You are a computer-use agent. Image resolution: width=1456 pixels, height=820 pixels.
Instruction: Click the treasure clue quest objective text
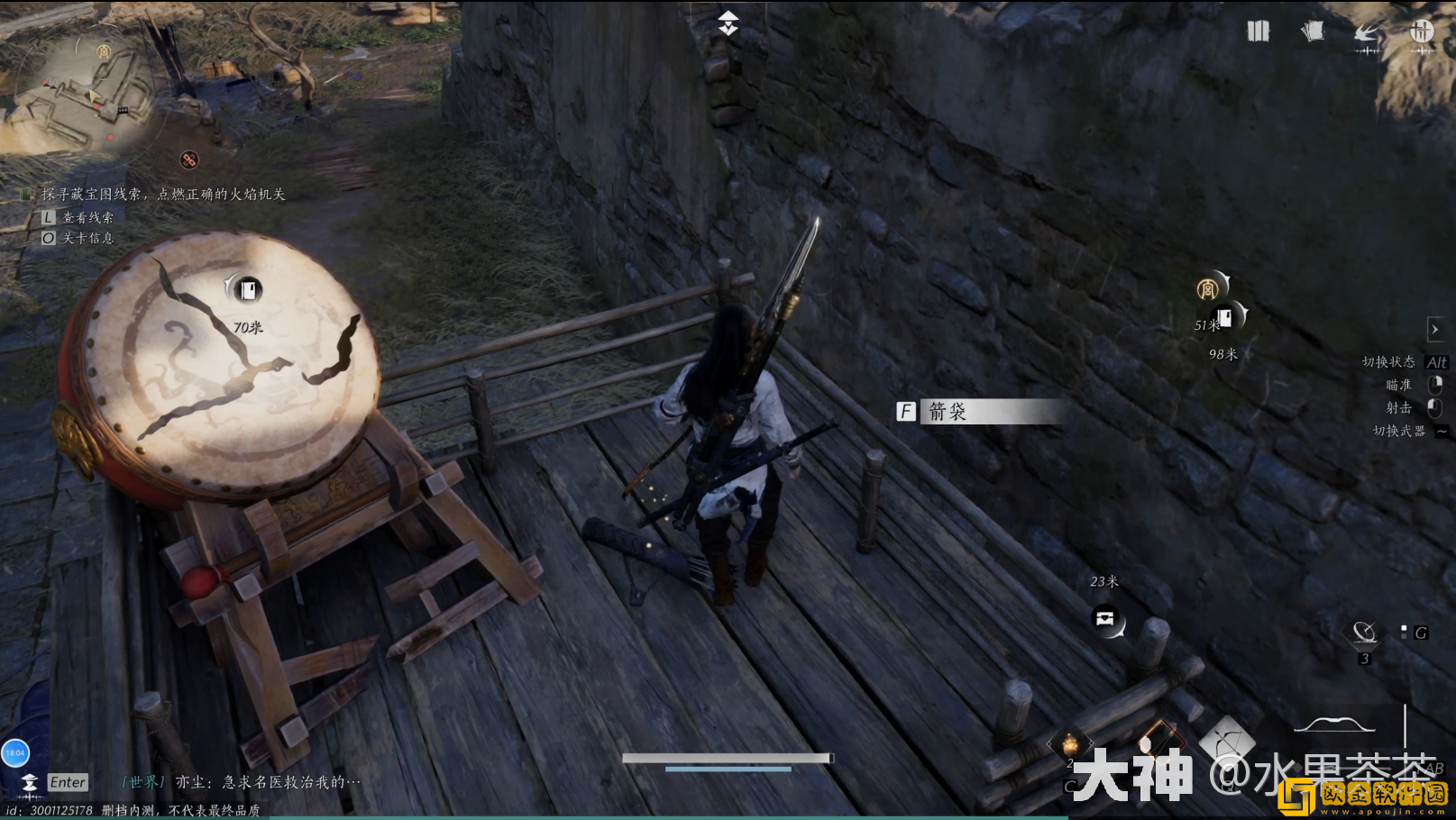tap(163, 194)
